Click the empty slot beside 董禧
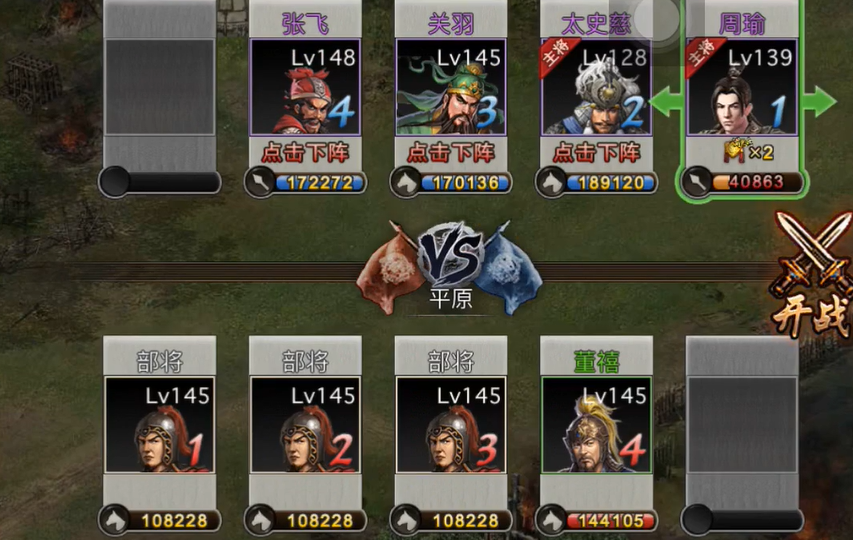This screenshot has height=540, width=853. (742, 424)
